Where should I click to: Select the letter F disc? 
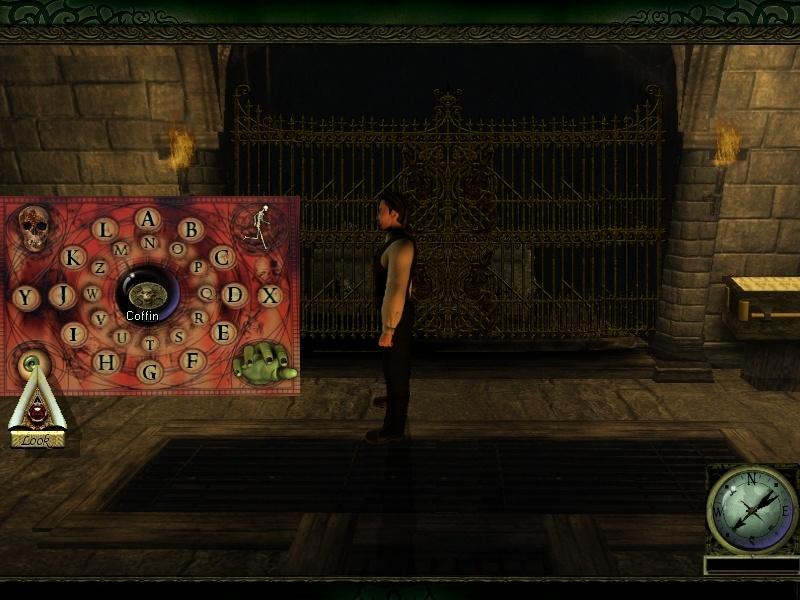point(192,360)
